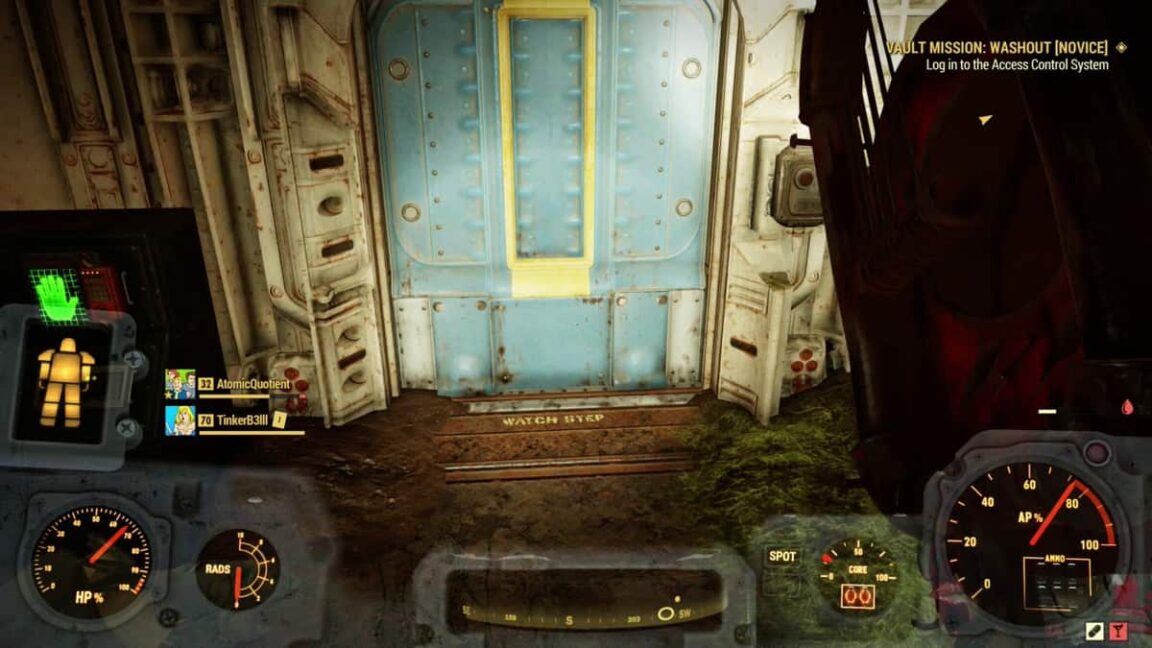1152x648 pixels.
Task: Click TinkerB3lll's blonde character portrait
Action: 180,420
